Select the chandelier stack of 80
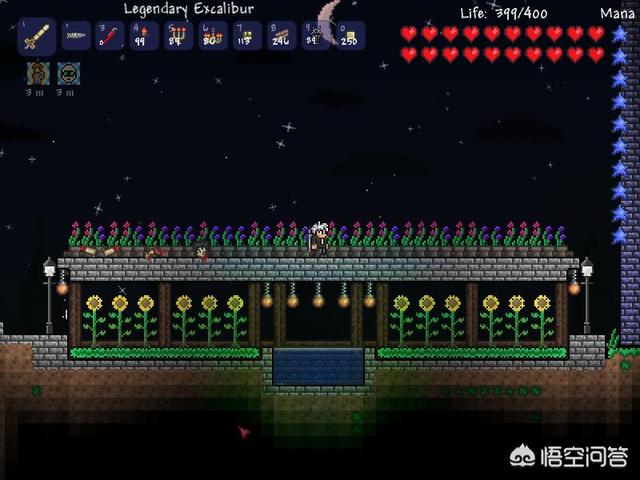This screenshot has width=640, height=480. pyautogui.click(x=213, y=36)
